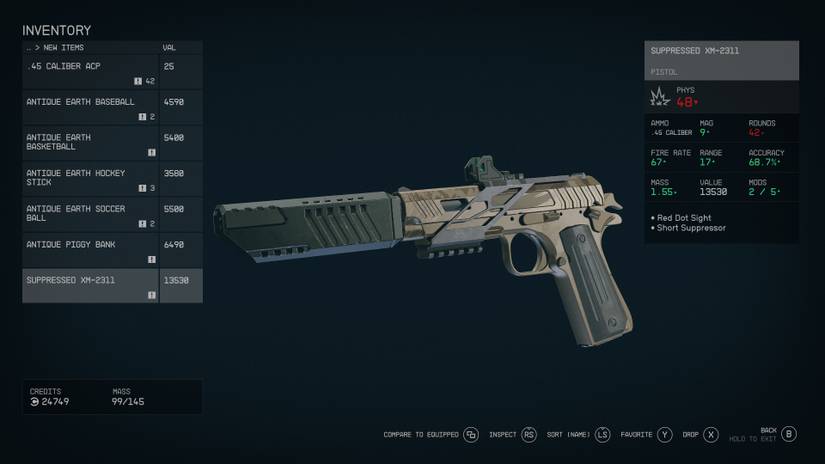Screen dimensions: 825x464
Task: Sort the list by the VAL column header
Action: pos(169,48)
